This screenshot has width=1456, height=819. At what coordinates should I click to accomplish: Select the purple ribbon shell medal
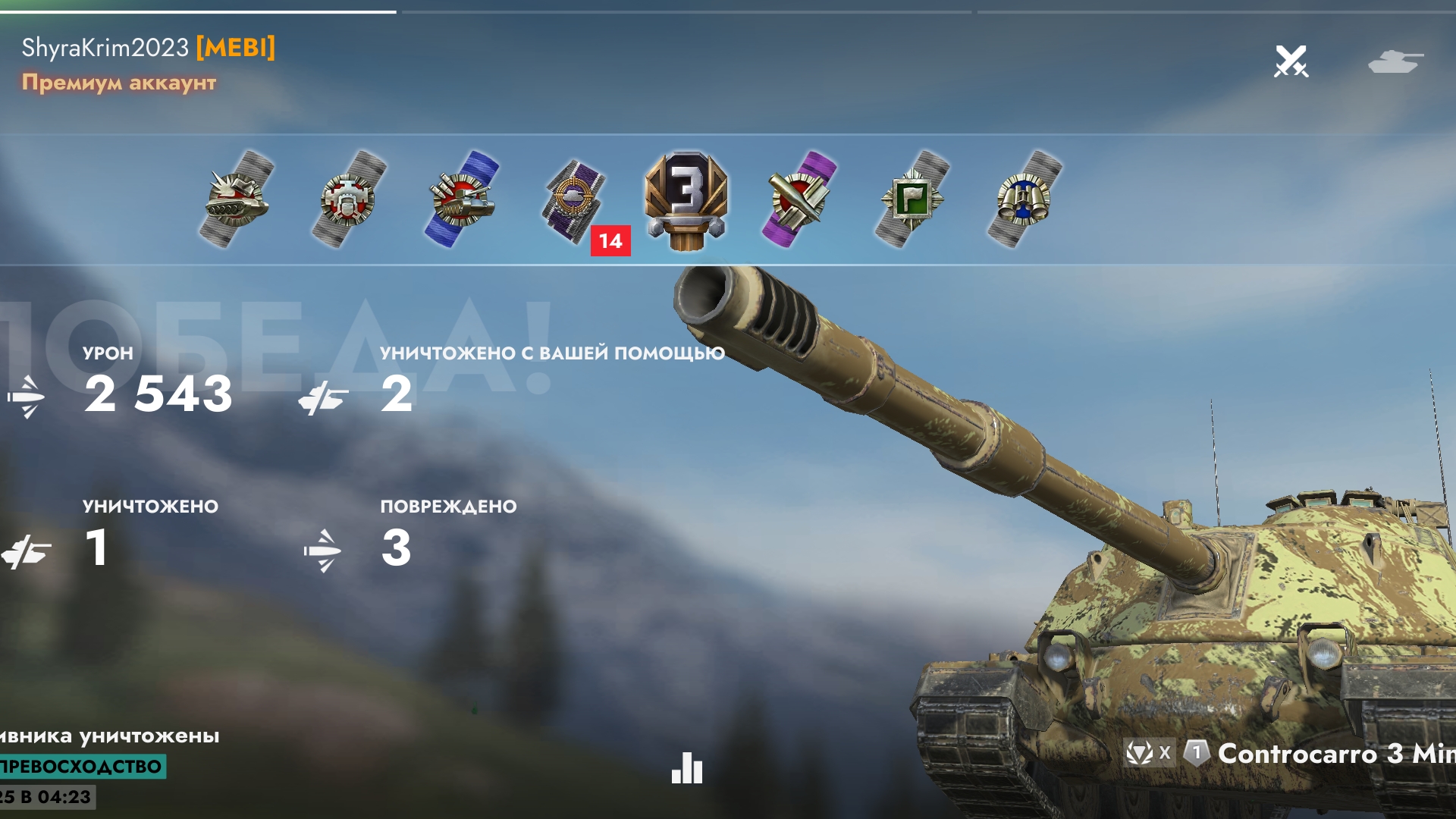pyautogui.click(x=799, y=199)
